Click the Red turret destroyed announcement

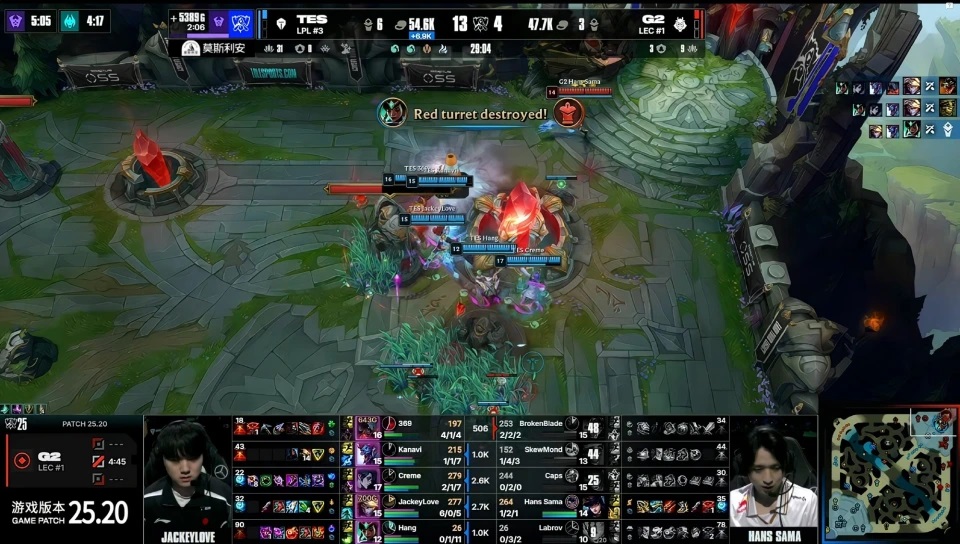click(x=479, y=114)
